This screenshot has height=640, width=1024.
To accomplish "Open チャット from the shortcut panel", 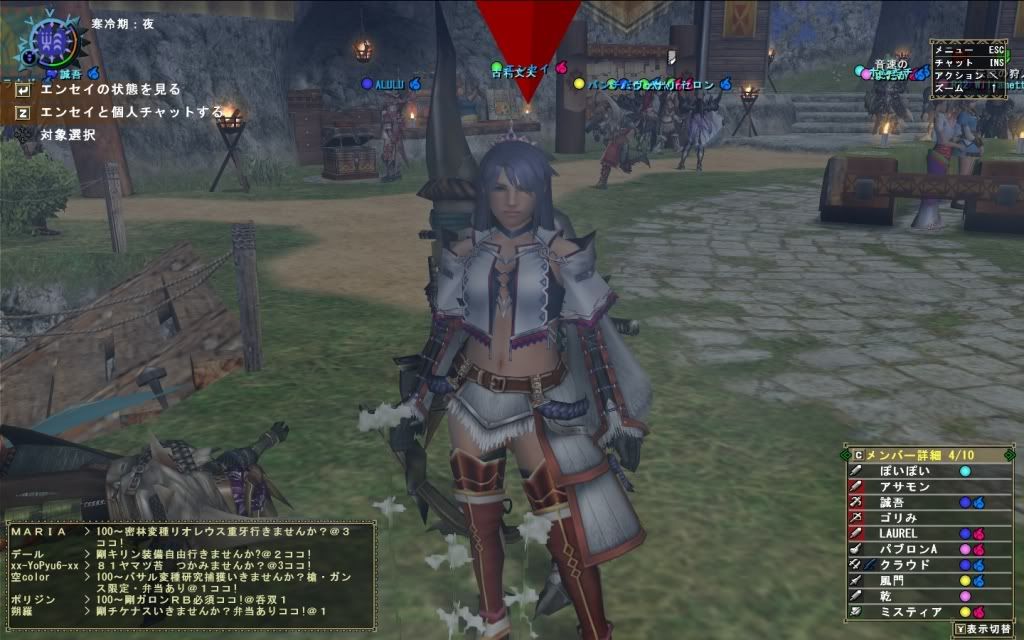I will click(x=966, y=62).
